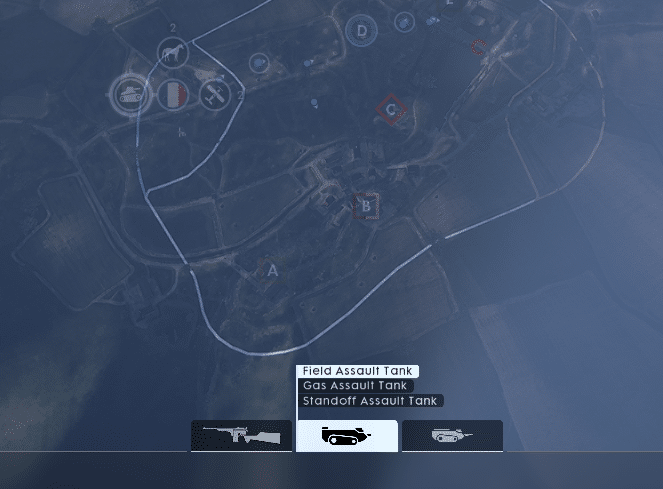Select capture point A marker
This screenshot has height=489, width=663.
pyautogui.click(x=271, y=270)
